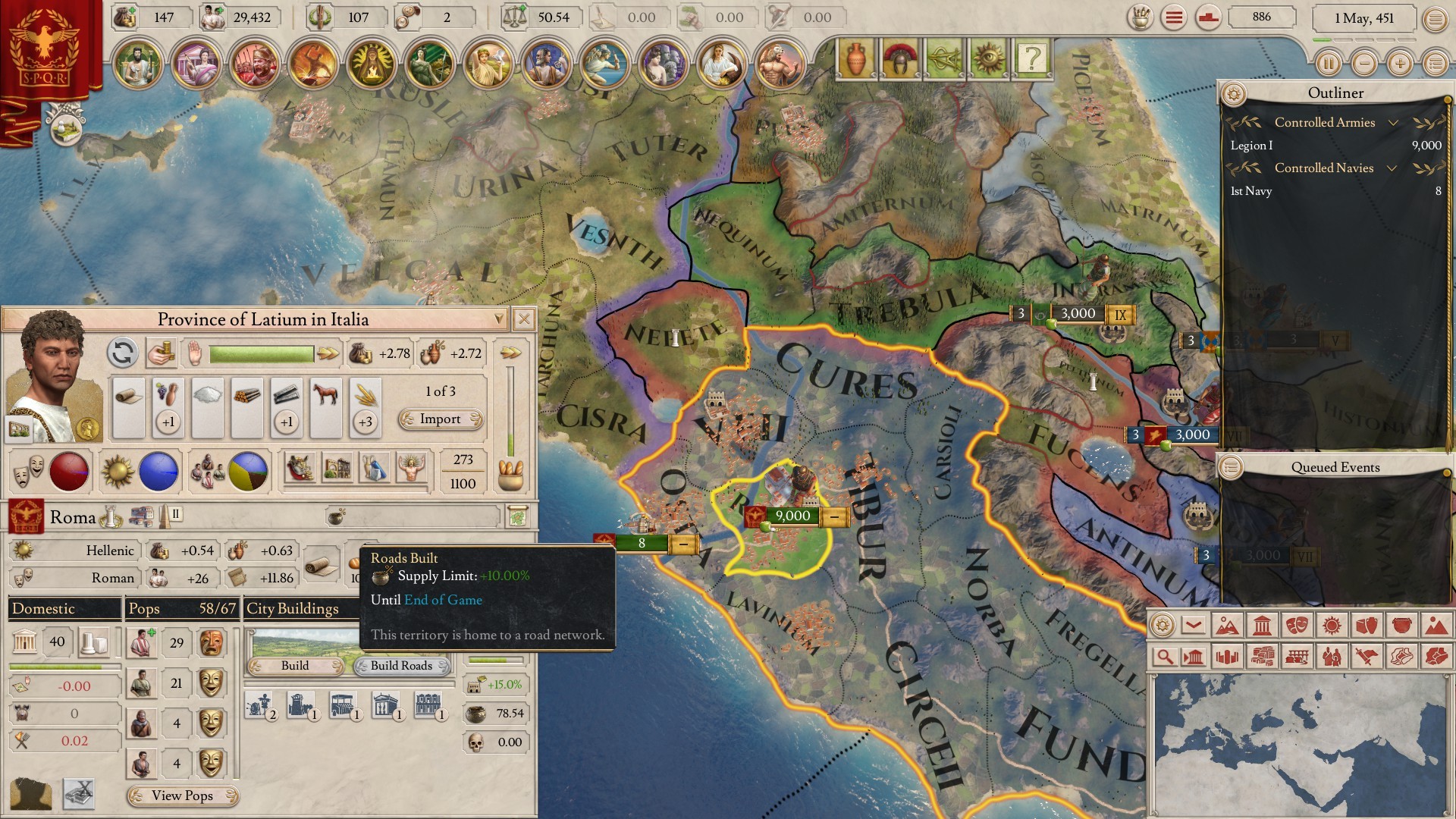Select the Build Roads button
Viewport: 1456px width, 819px height.
tap(401, 666)
